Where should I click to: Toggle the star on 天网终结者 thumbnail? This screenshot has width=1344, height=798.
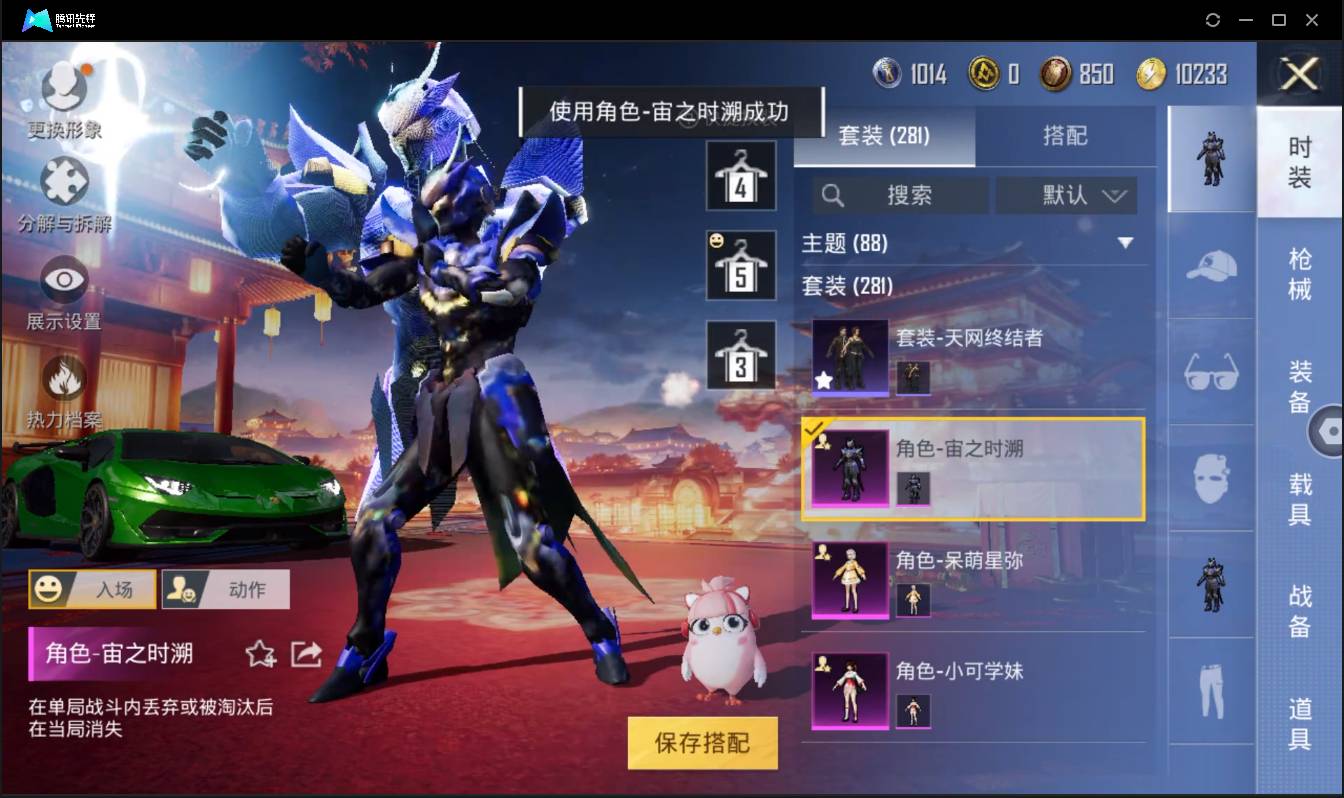coord(823,379)
